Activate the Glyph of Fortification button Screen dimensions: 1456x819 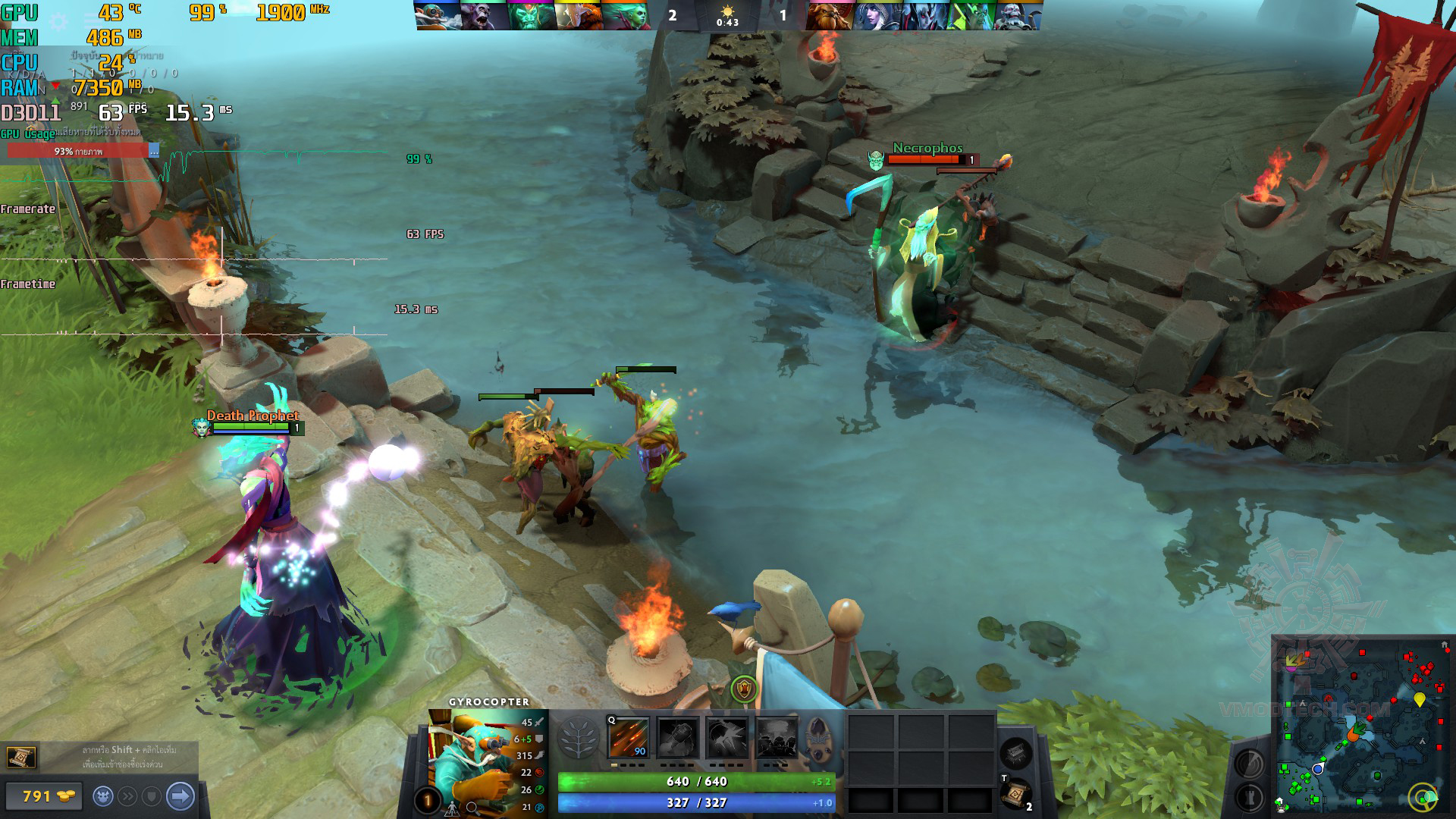tap(1249, 797)
